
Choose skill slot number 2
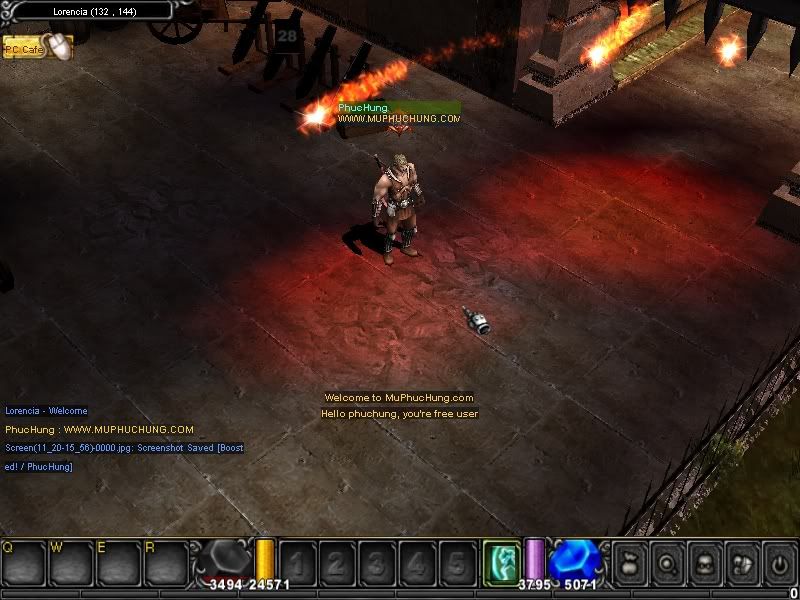click(337, 563)
